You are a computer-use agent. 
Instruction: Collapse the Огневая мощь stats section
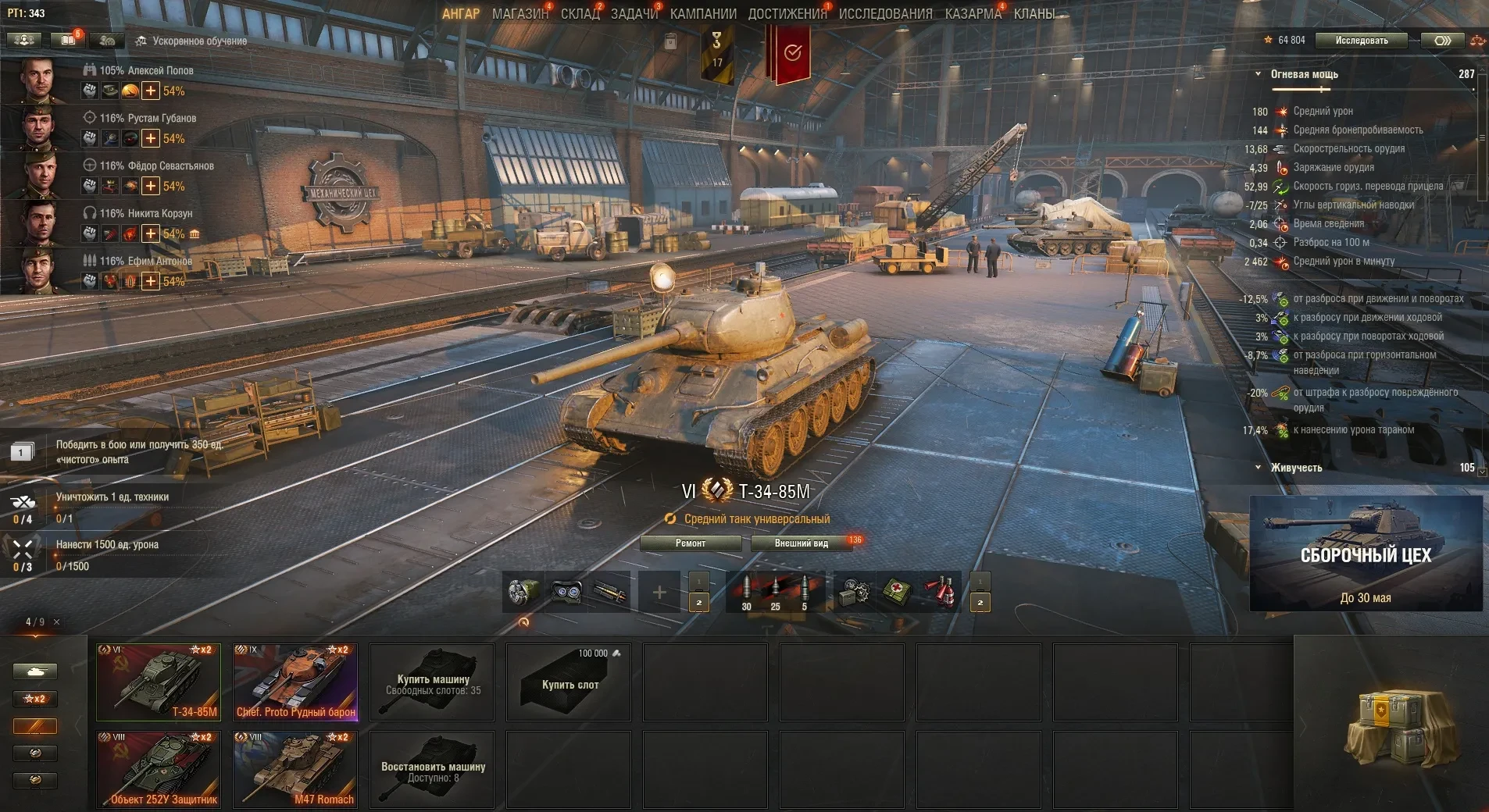1258,74
